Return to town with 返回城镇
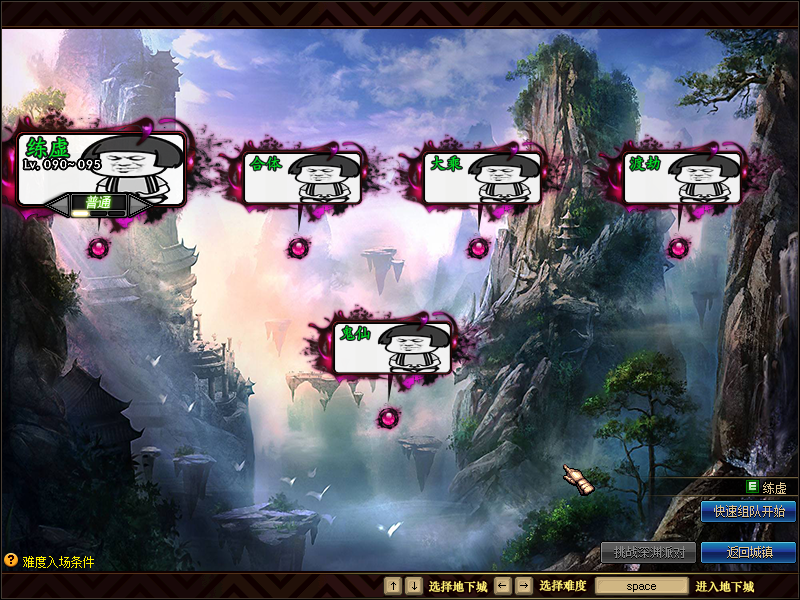Viewport: 800px width, 600px height. tap(748, 552)
